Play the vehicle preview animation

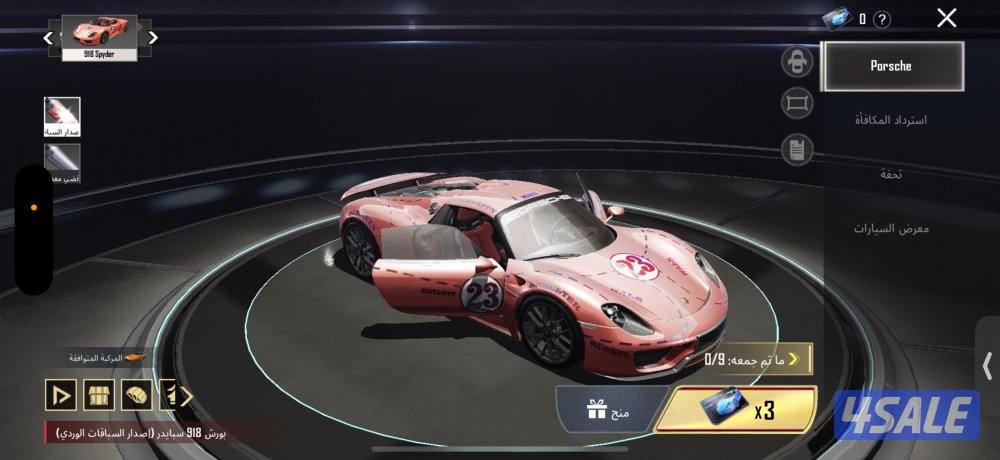tap(60, 395)
